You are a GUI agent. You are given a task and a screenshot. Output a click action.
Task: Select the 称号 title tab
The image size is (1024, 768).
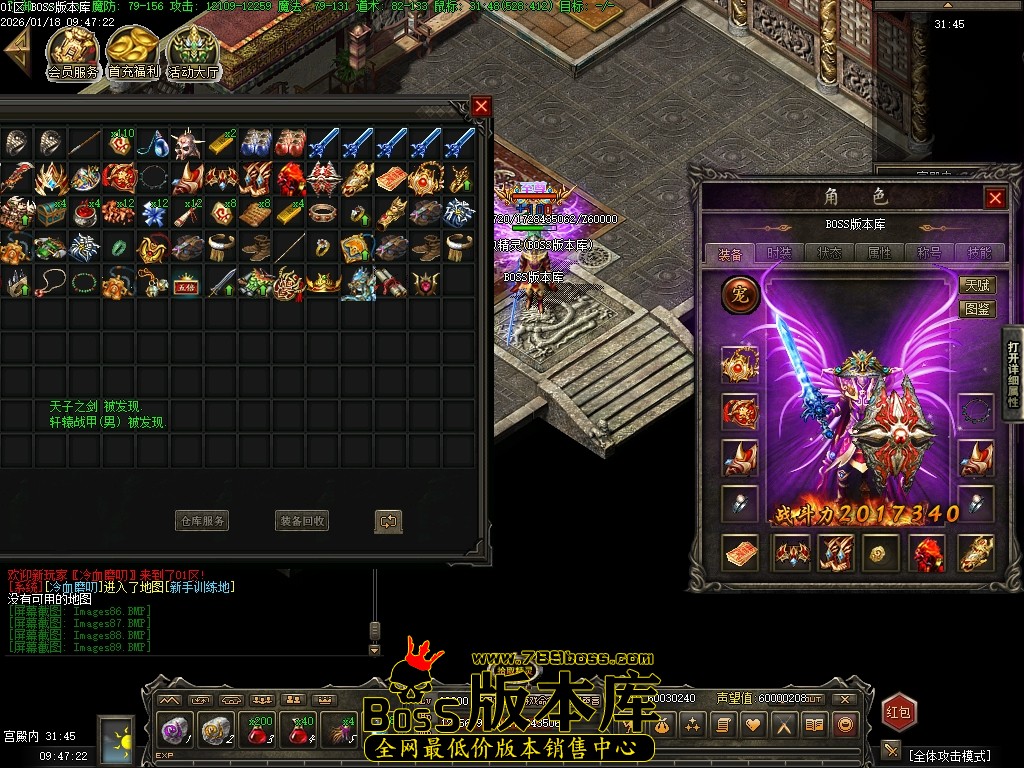[x=930, y=253]
